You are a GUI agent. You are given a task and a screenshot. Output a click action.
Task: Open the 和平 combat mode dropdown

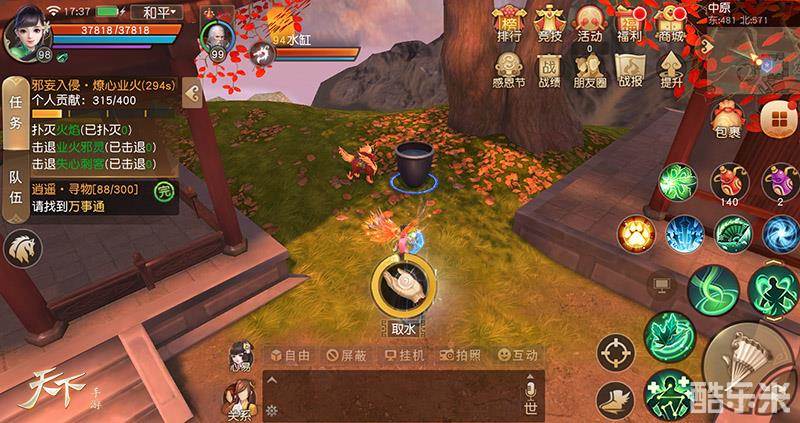click(x=159, y=14)
